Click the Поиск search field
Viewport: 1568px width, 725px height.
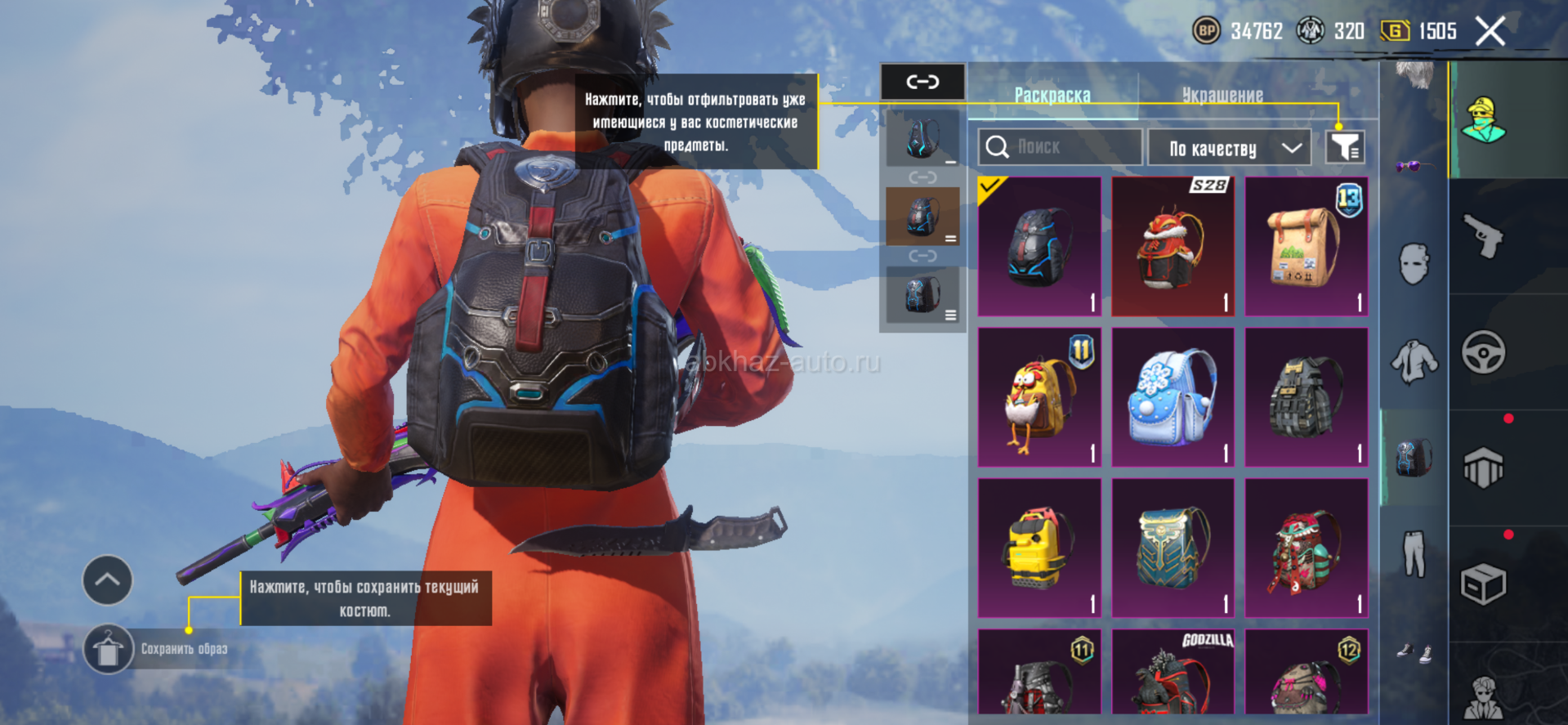click(1060, 147)
